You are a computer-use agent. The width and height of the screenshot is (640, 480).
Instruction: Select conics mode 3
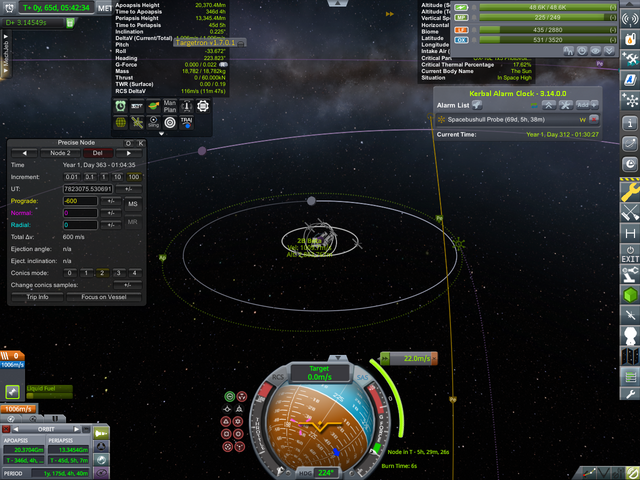[119, 272]
